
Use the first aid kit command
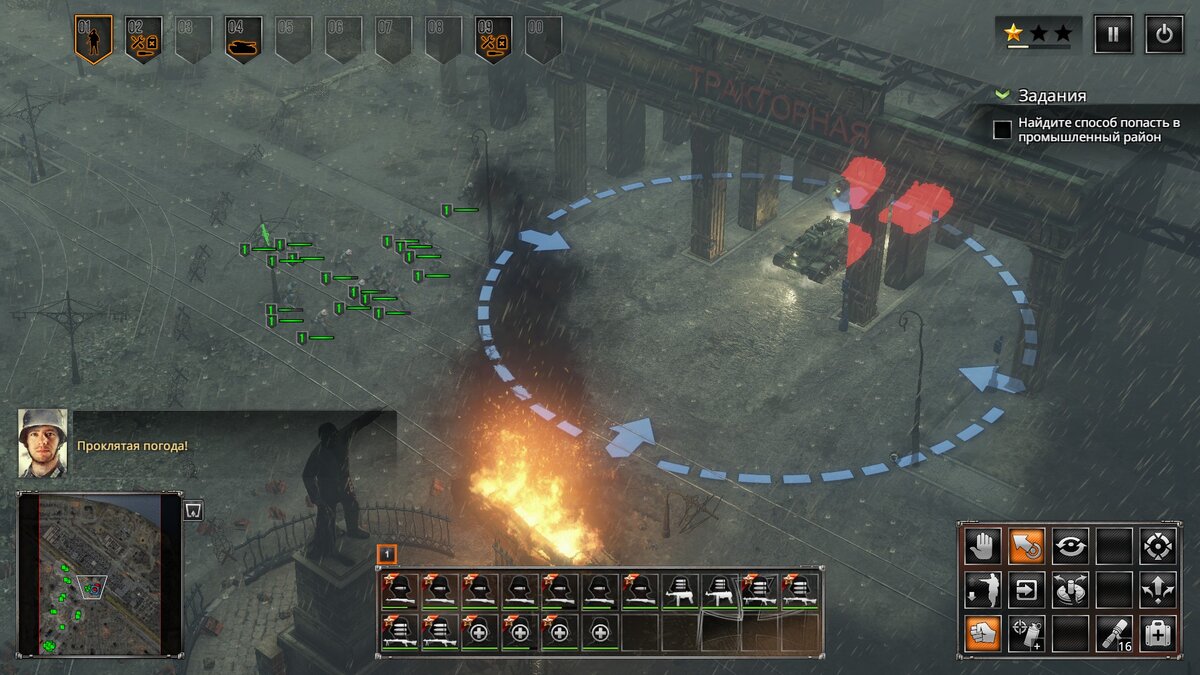[x=1158, y=633]
